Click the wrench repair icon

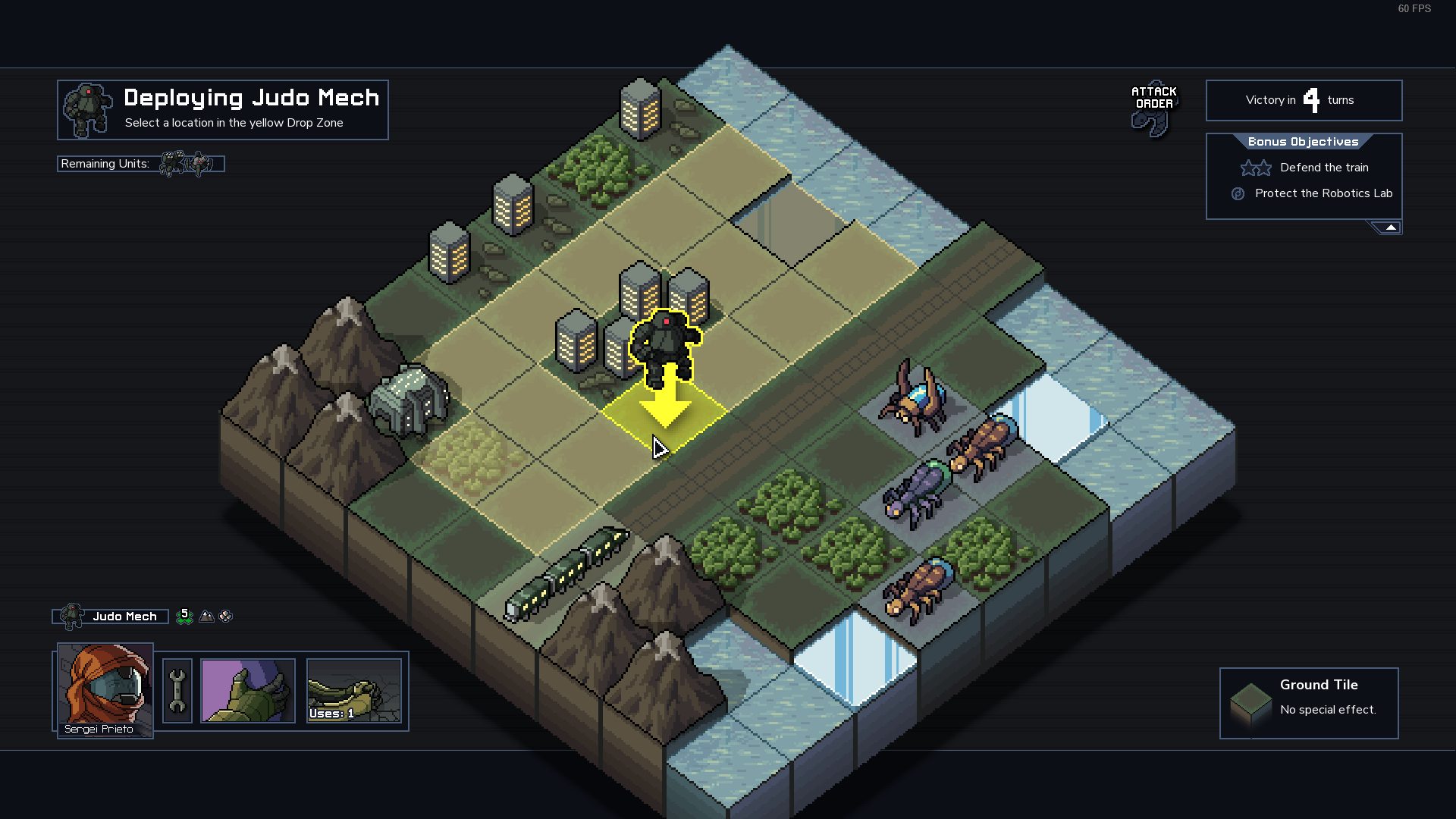[x=177, y=691]
